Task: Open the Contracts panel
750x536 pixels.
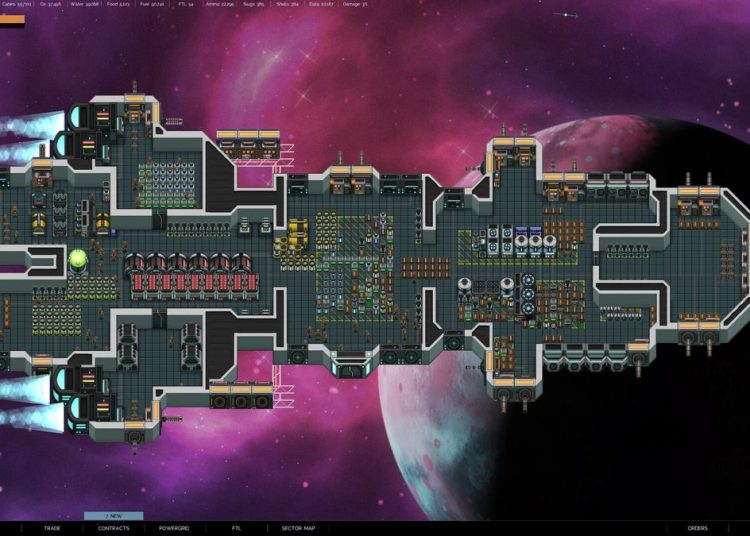Action: [113, 528]
